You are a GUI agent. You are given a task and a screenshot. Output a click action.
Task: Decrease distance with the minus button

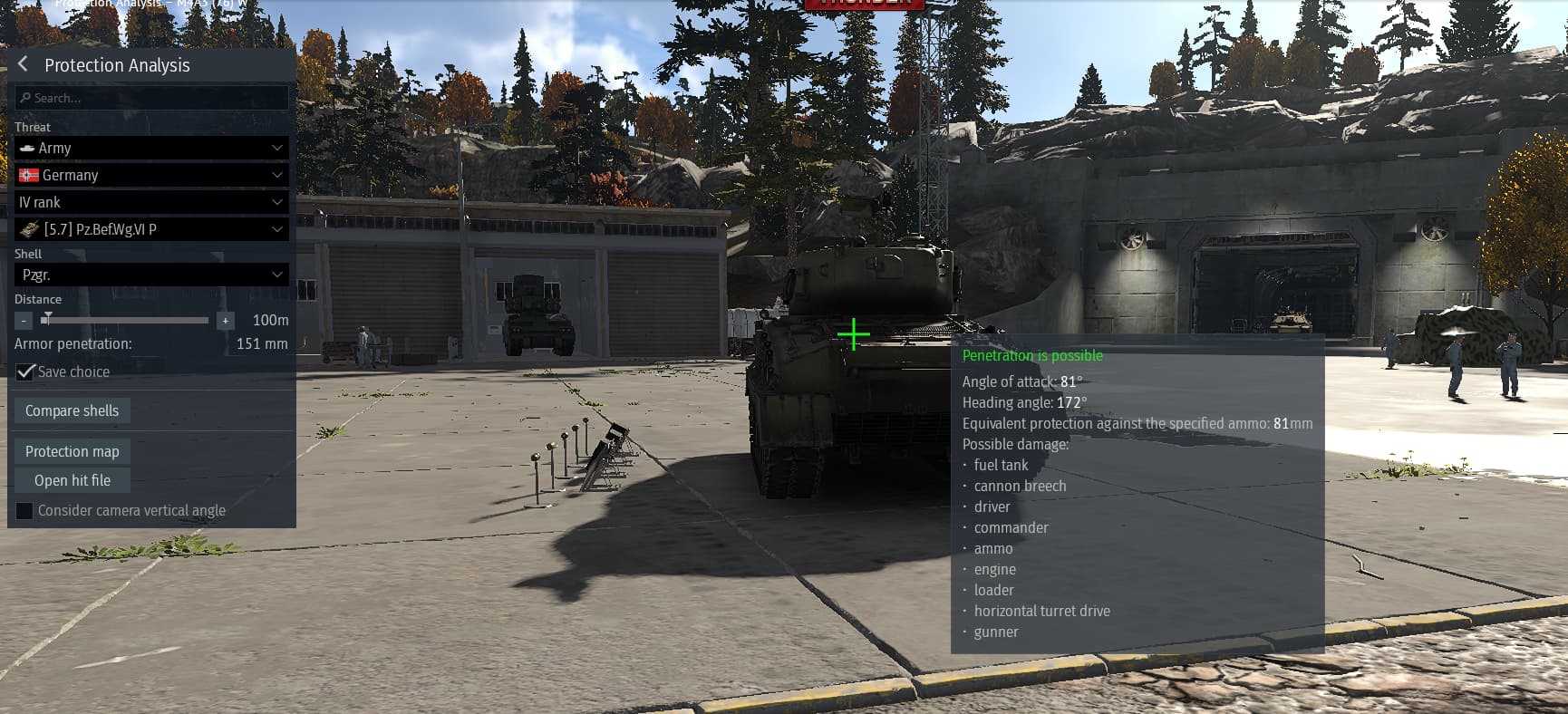point(24,321)
